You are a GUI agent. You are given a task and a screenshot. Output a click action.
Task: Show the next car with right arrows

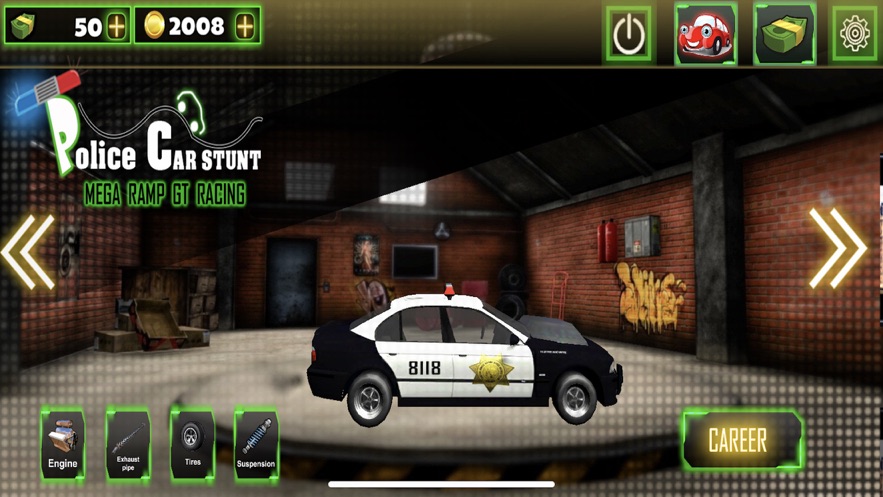tap(838, 249)
